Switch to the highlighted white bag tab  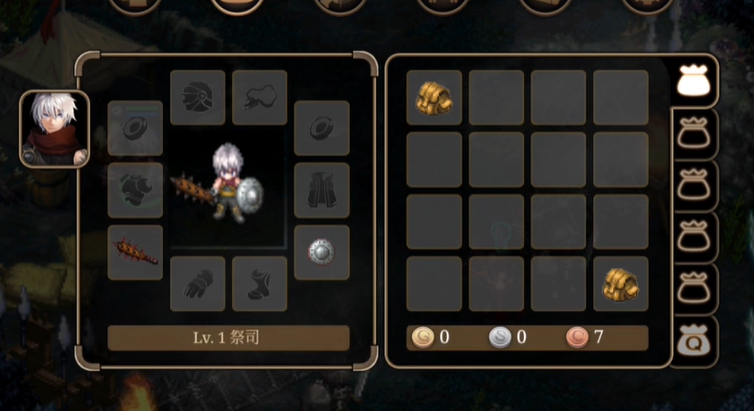(x=692, y=82)
